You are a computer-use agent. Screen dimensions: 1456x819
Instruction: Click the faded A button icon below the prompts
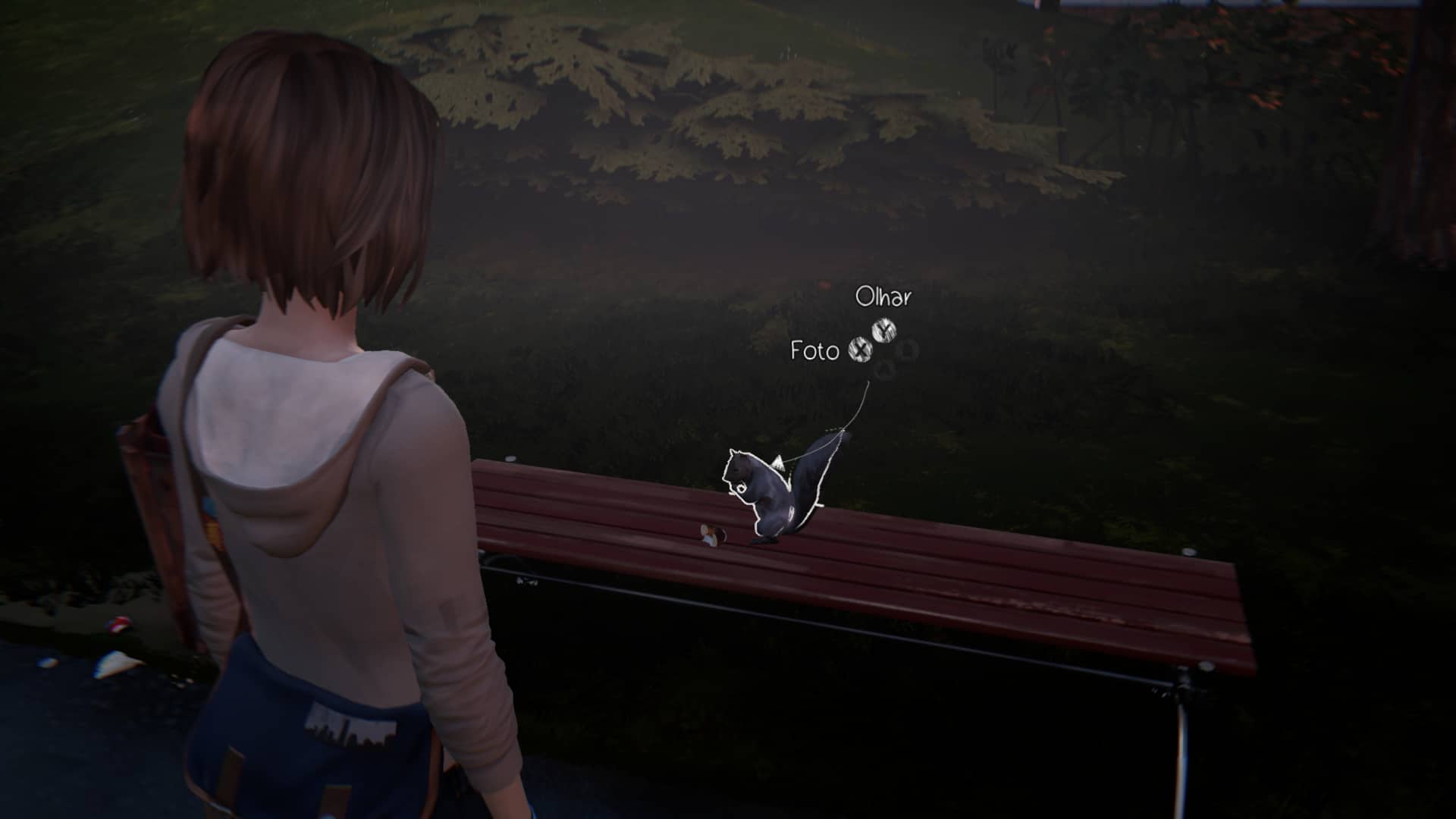click(x=883, y=369)
